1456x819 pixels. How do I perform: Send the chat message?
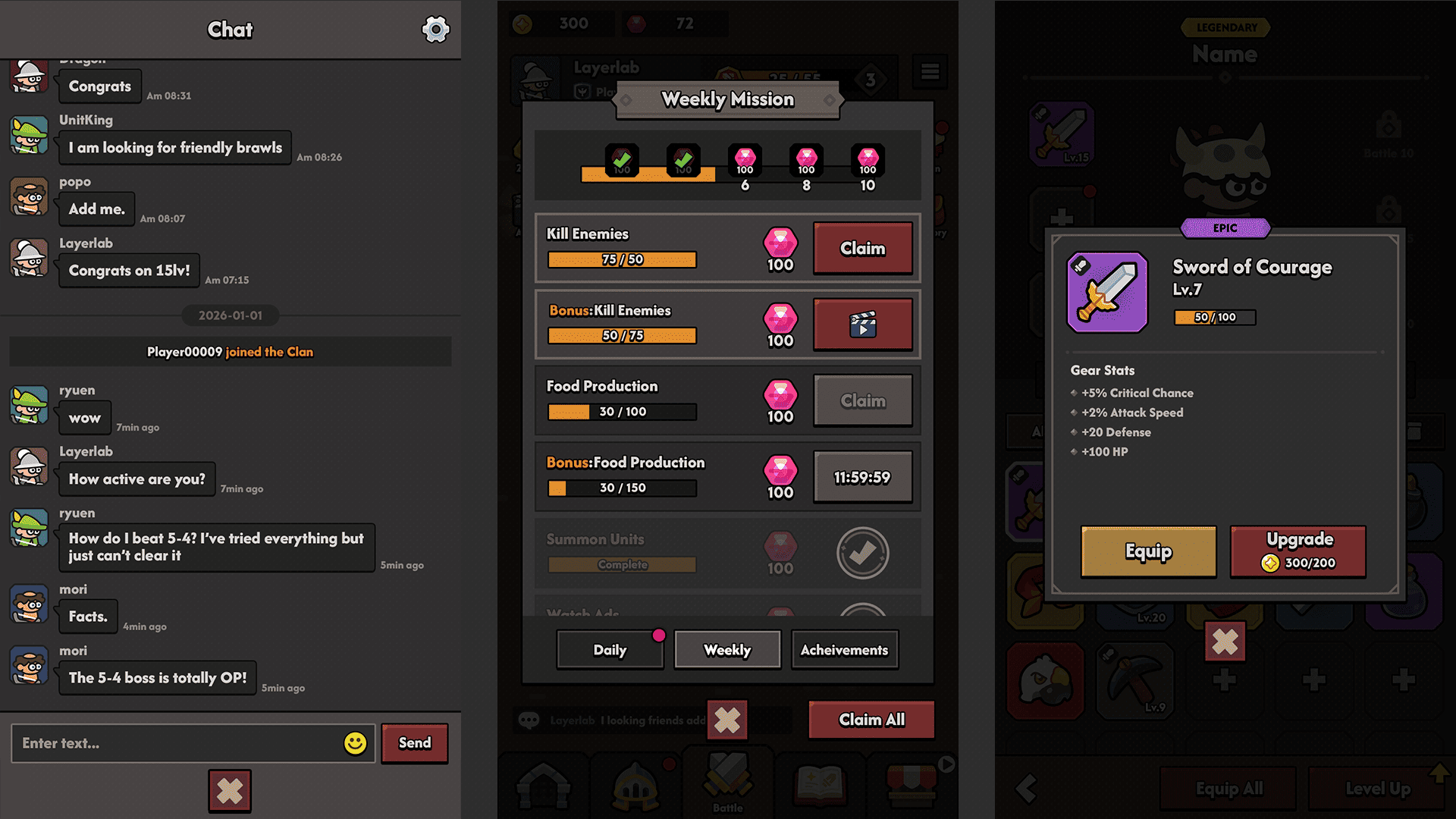coord(414,743)
